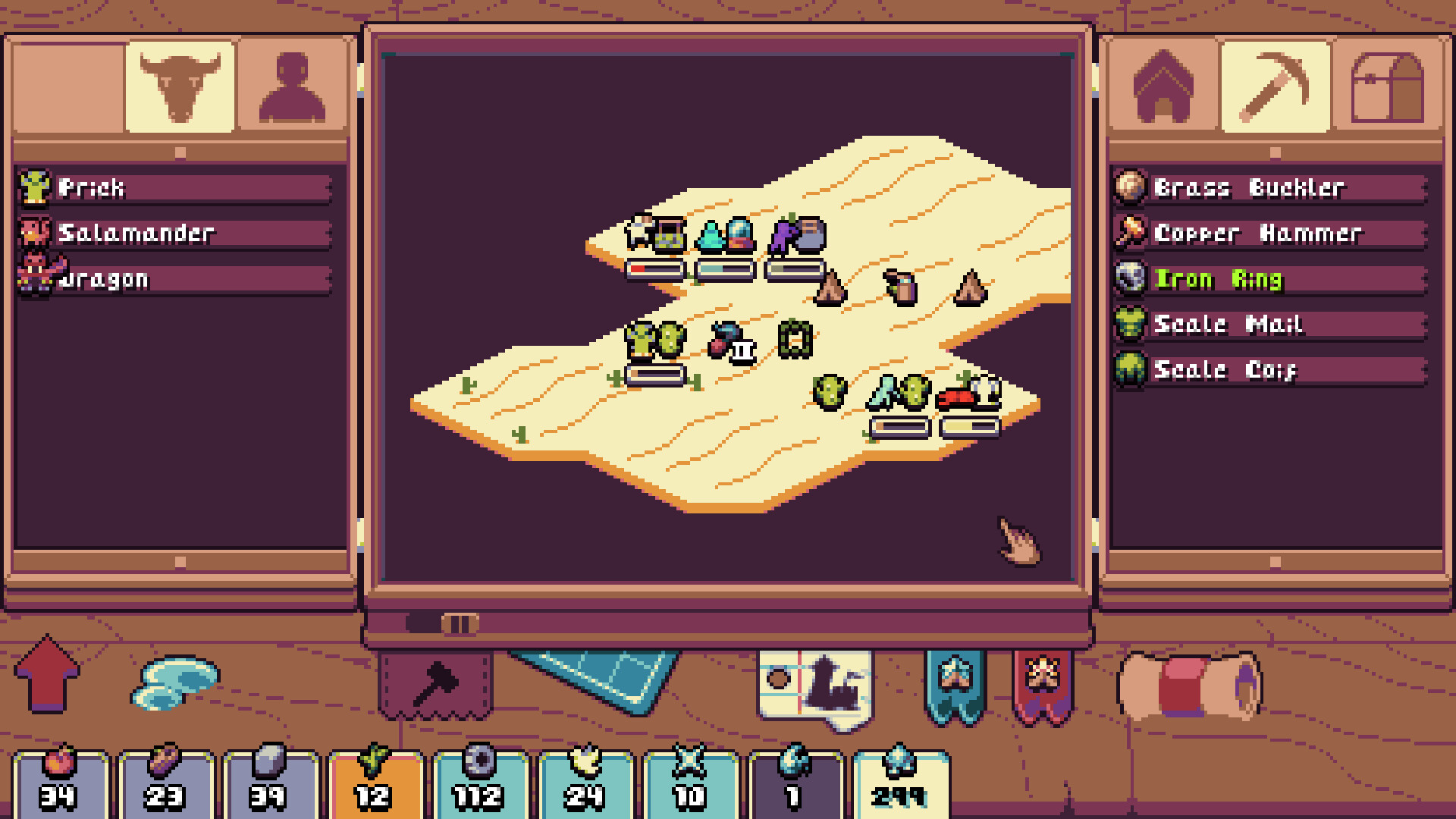The image size is (1456, 819).
Task: Select the hammer banner at the bottom
Action: click(x=438, y=681)
